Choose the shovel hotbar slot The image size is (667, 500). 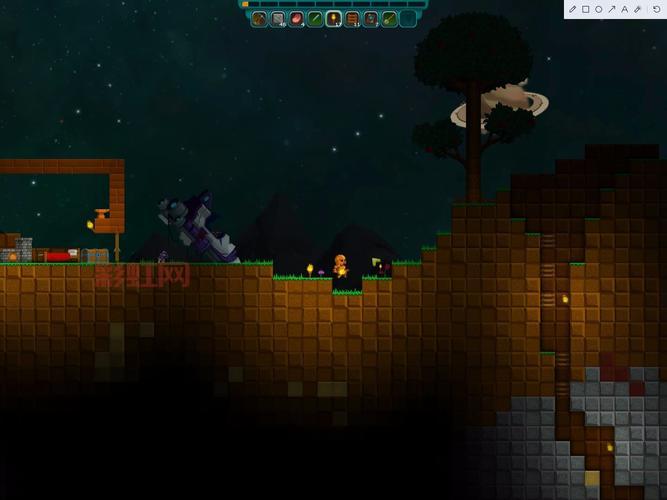tap(389, 18)
